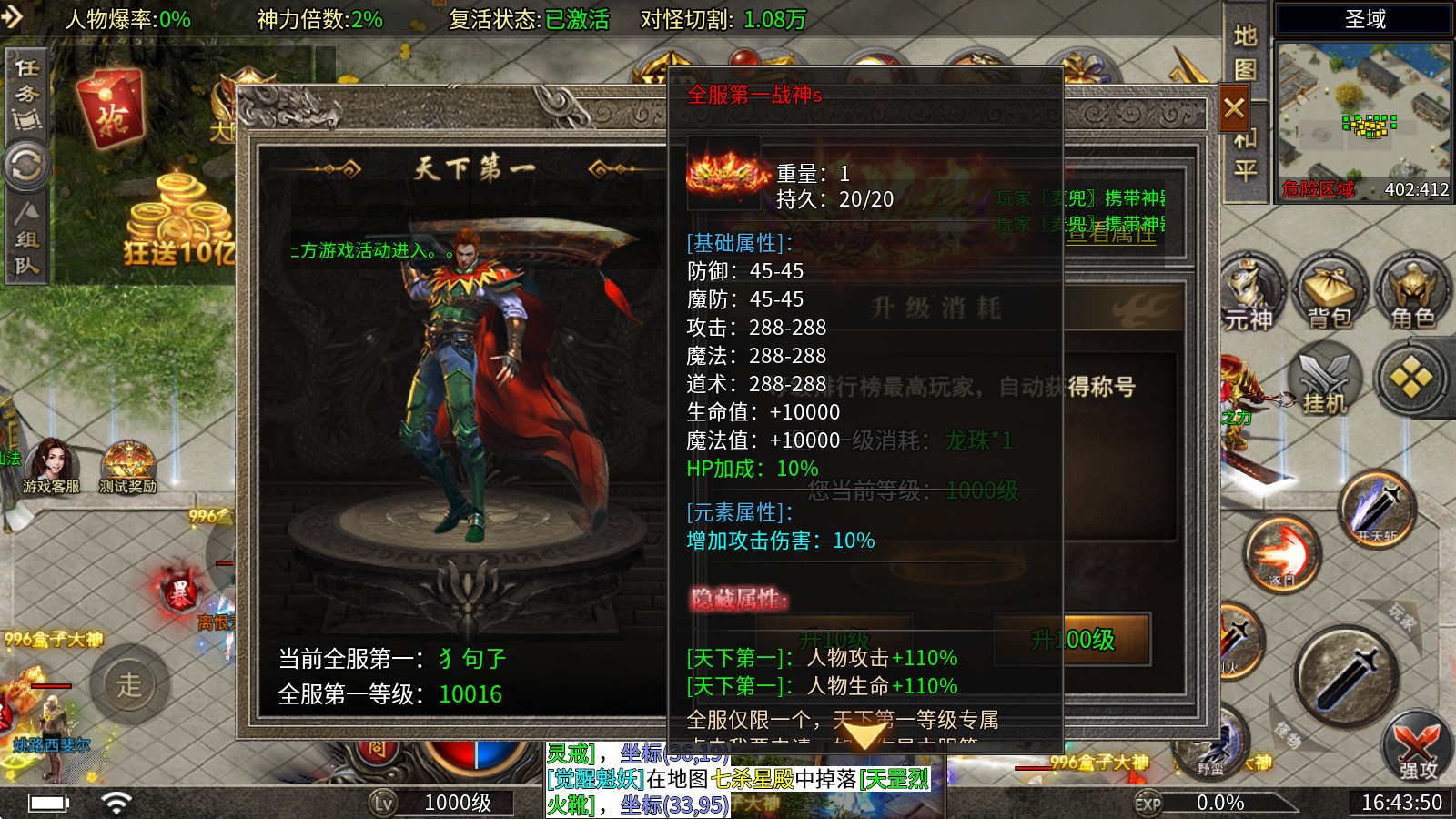
Task: Select the 逐日 skill icon
Action: (x=1283, y=551)
